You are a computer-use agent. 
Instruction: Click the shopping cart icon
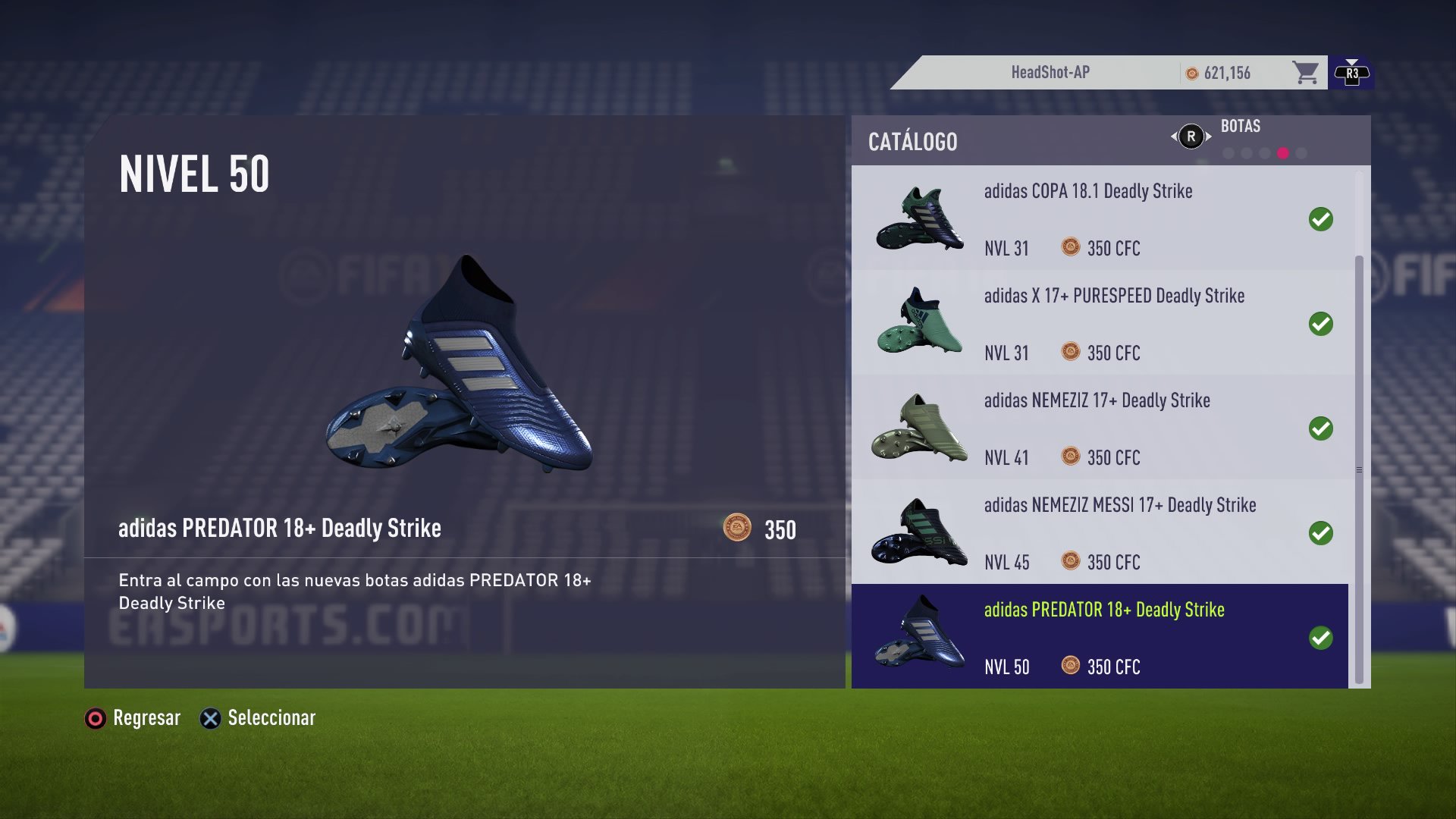click(1304, 72)
